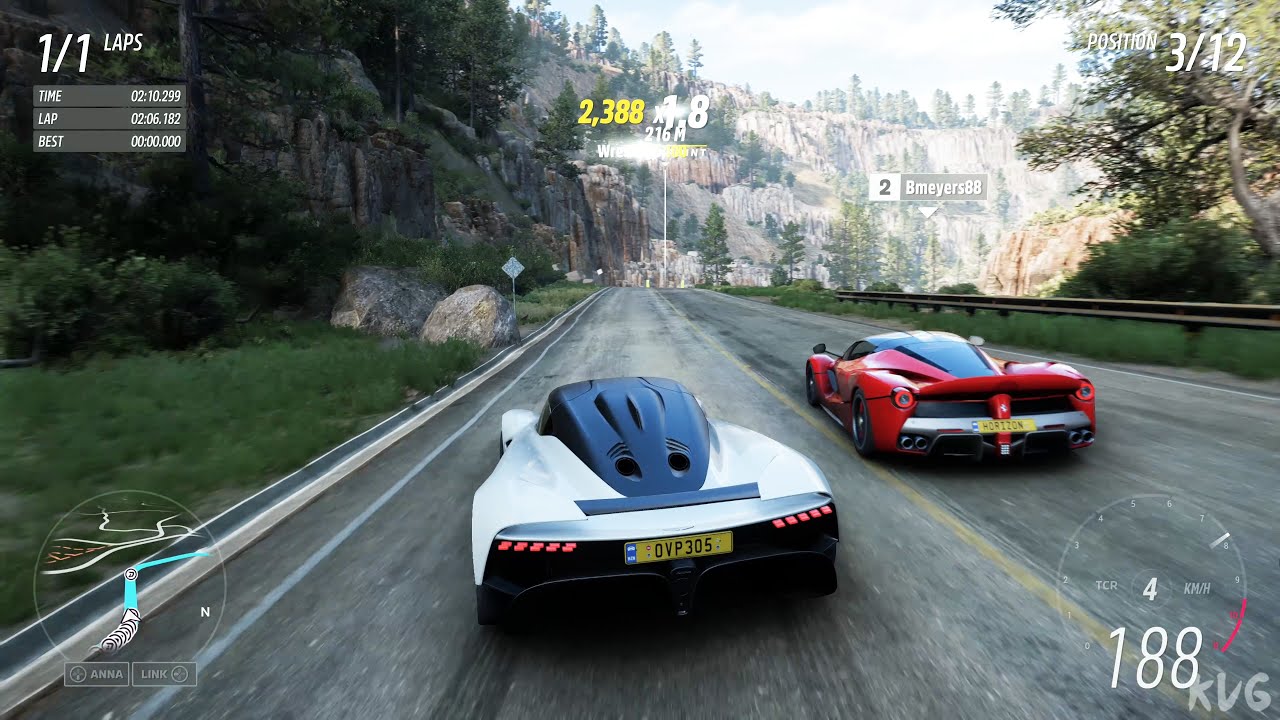
Task: Open the circular minimap
Action: pyautogui.click(x=130, y=573)
